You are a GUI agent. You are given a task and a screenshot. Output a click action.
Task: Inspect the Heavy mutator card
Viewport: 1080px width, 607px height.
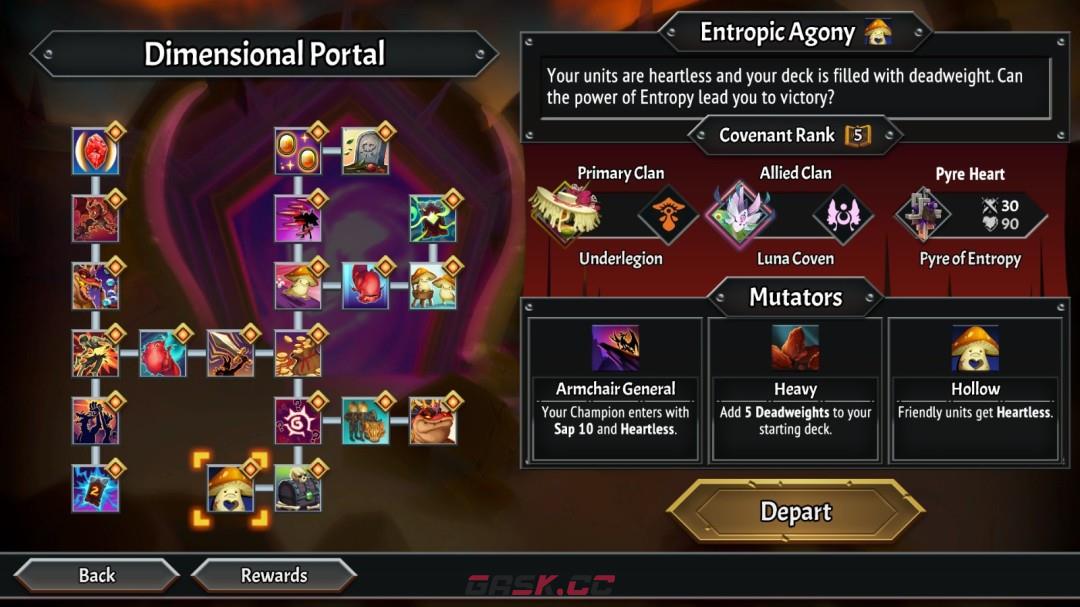(795, 389)
